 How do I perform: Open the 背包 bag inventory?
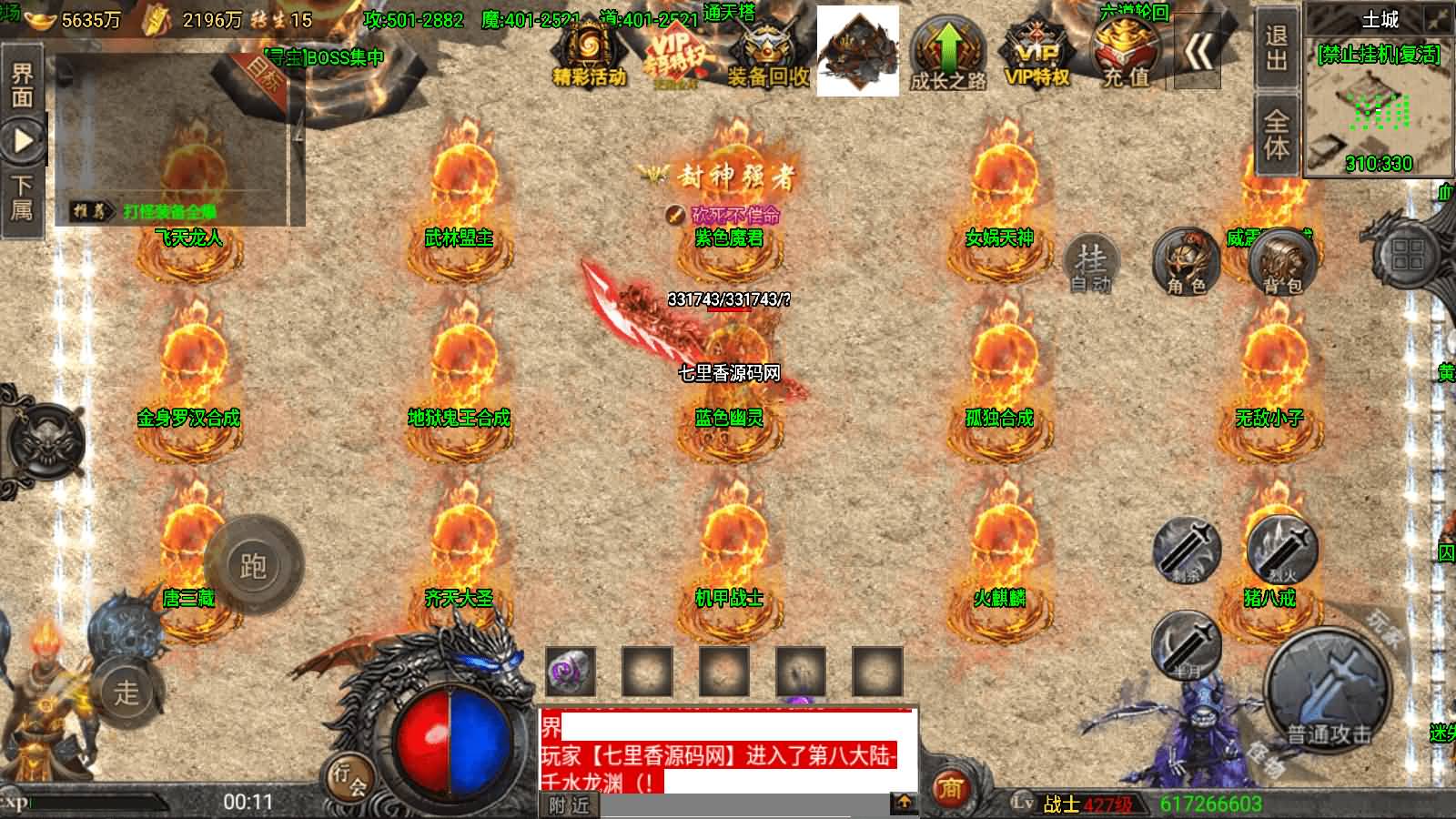click(1282, 262)
